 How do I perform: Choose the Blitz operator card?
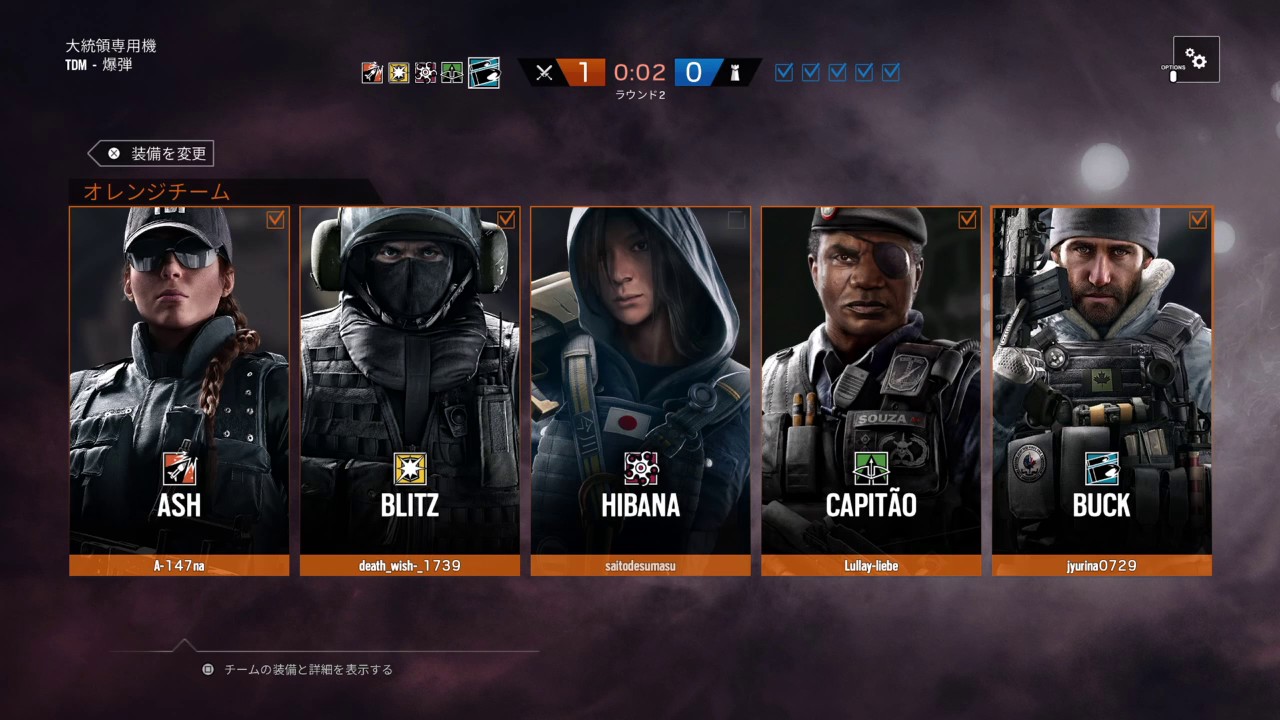coord(410,380)
